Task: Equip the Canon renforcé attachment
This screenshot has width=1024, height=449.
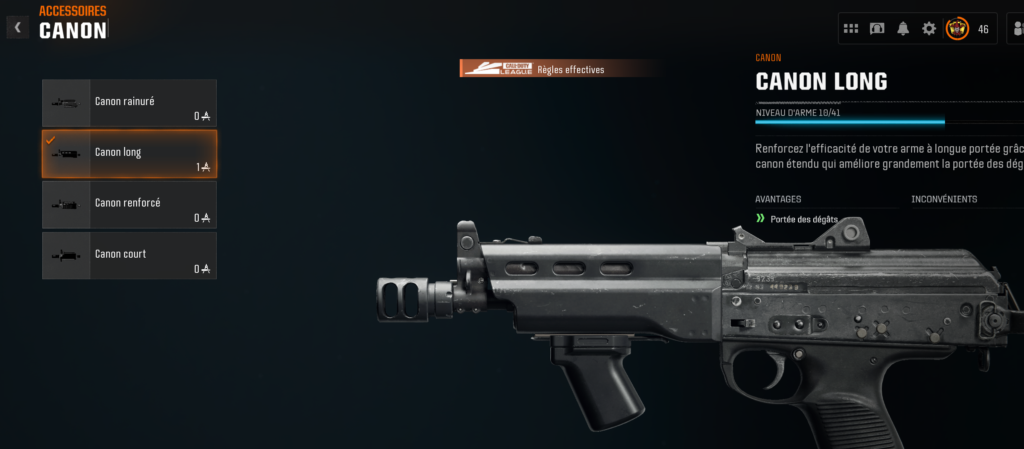Action: tap(129, 205)
